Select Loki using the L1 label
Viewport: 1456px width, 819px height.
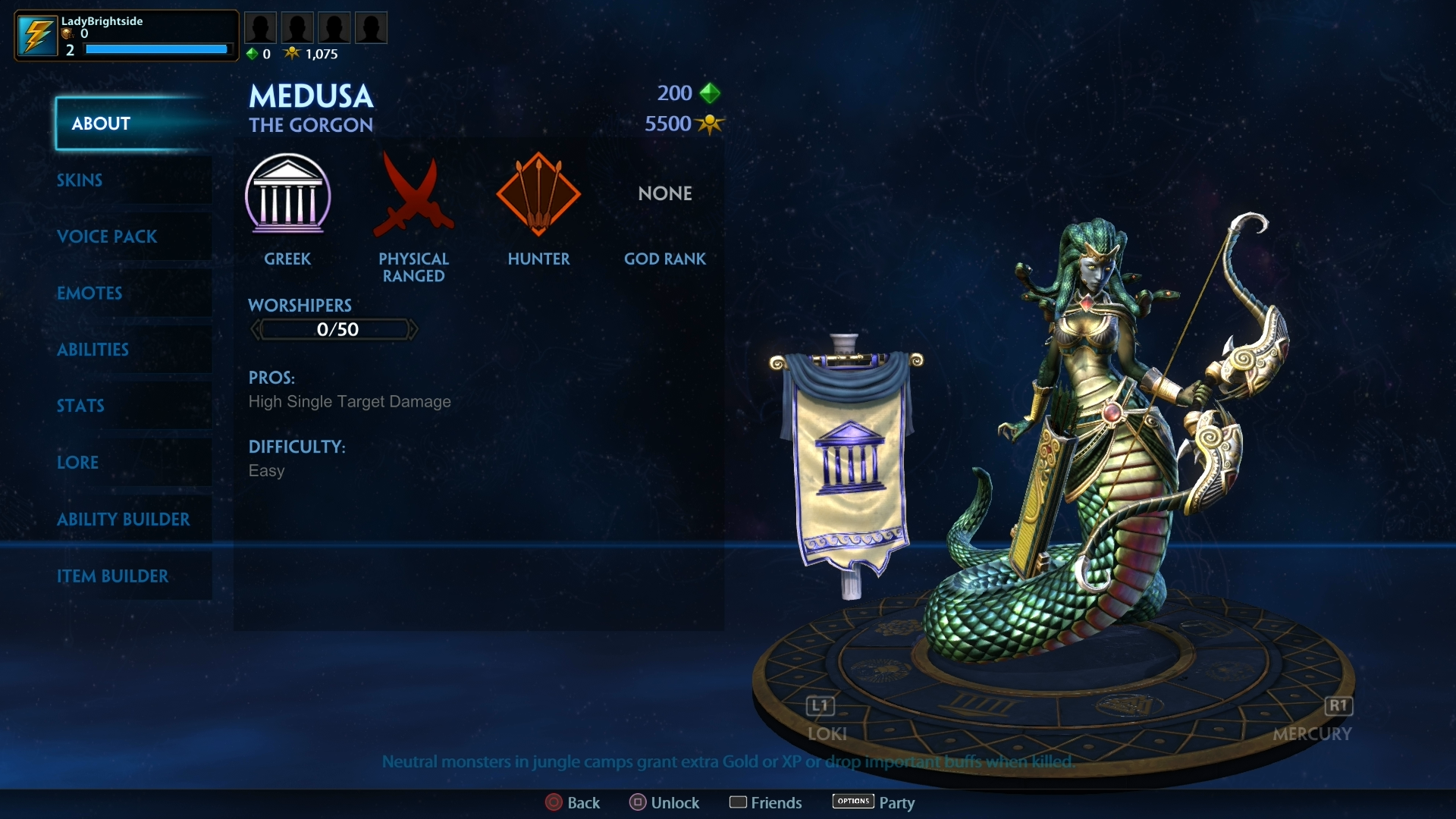819,705
